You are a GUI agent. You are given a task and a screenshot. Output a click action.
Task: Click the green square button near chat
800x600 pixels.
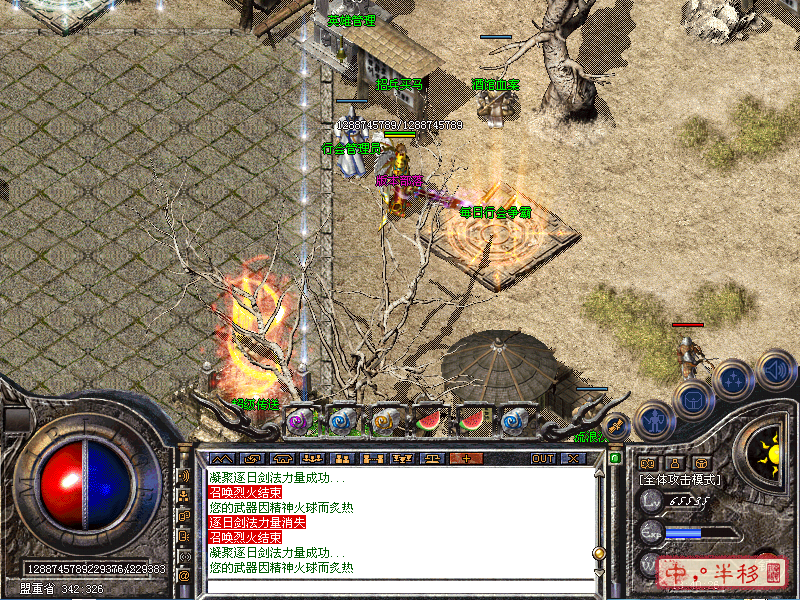tap(615, 458)
